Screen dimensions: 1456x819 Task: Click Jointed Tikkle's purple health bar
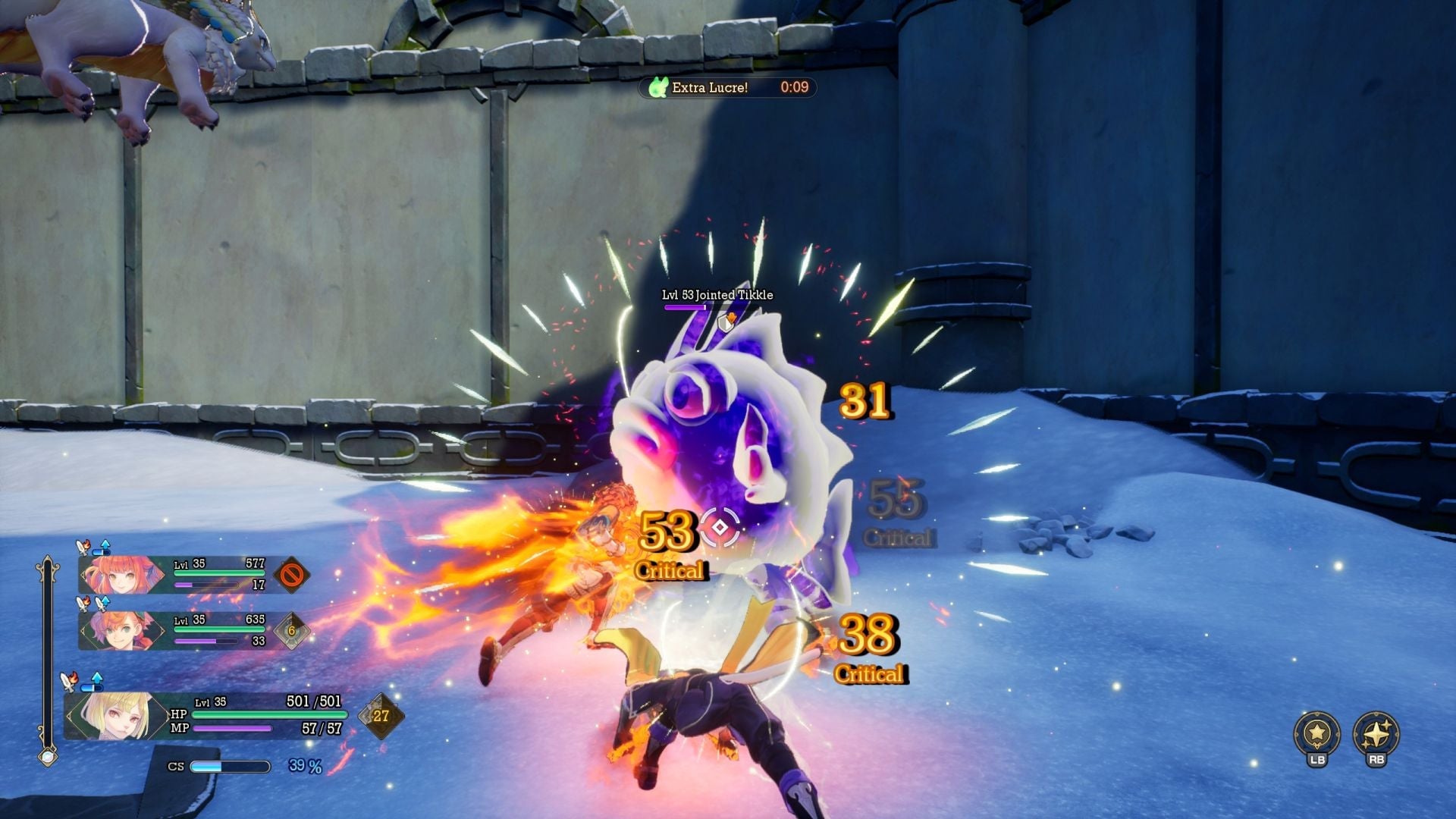click(x=685, y=306)
